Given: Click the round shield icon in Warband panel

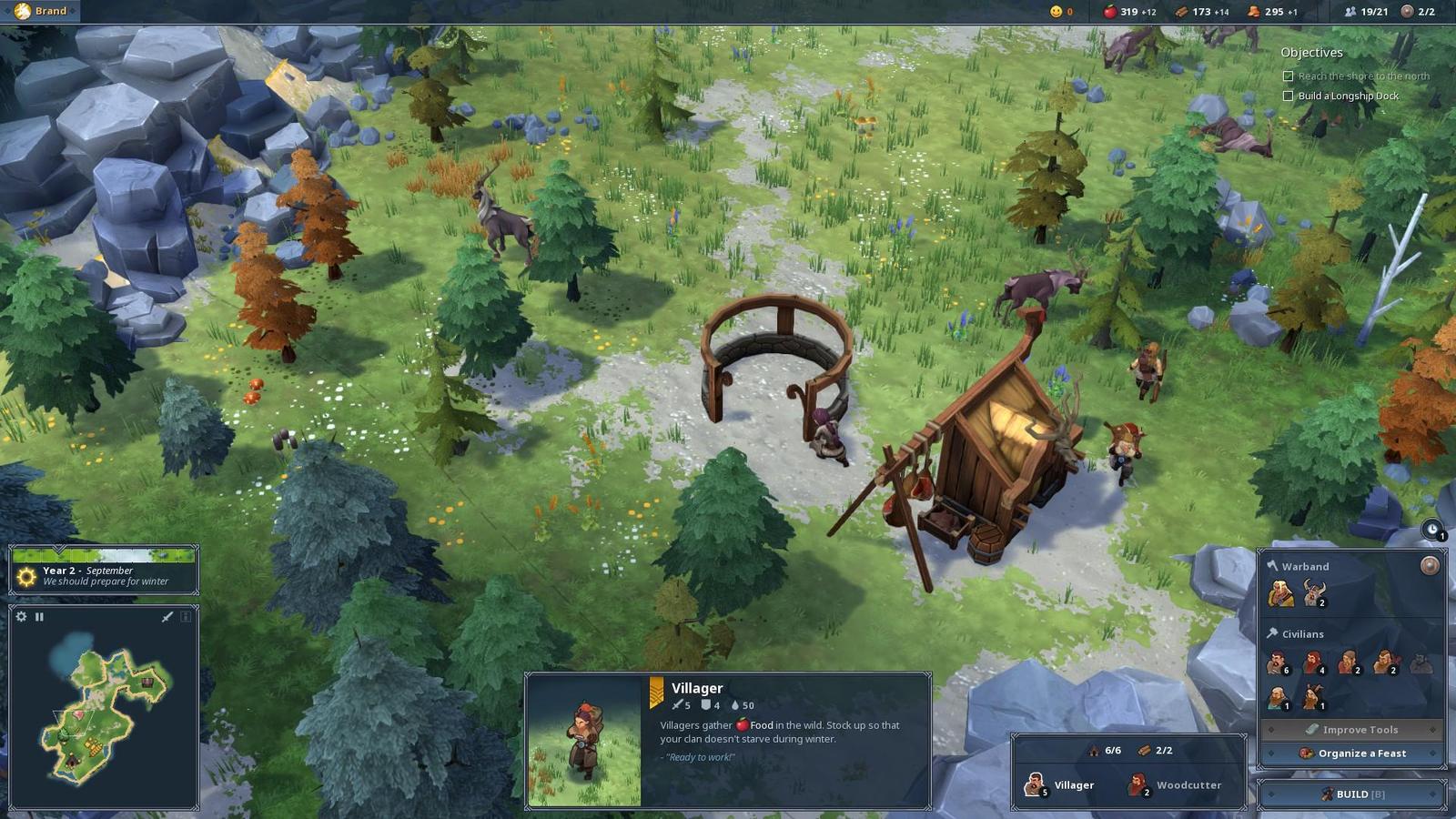Looking at the screenshot, I should pyautogui.click(x=1430, y=566).
